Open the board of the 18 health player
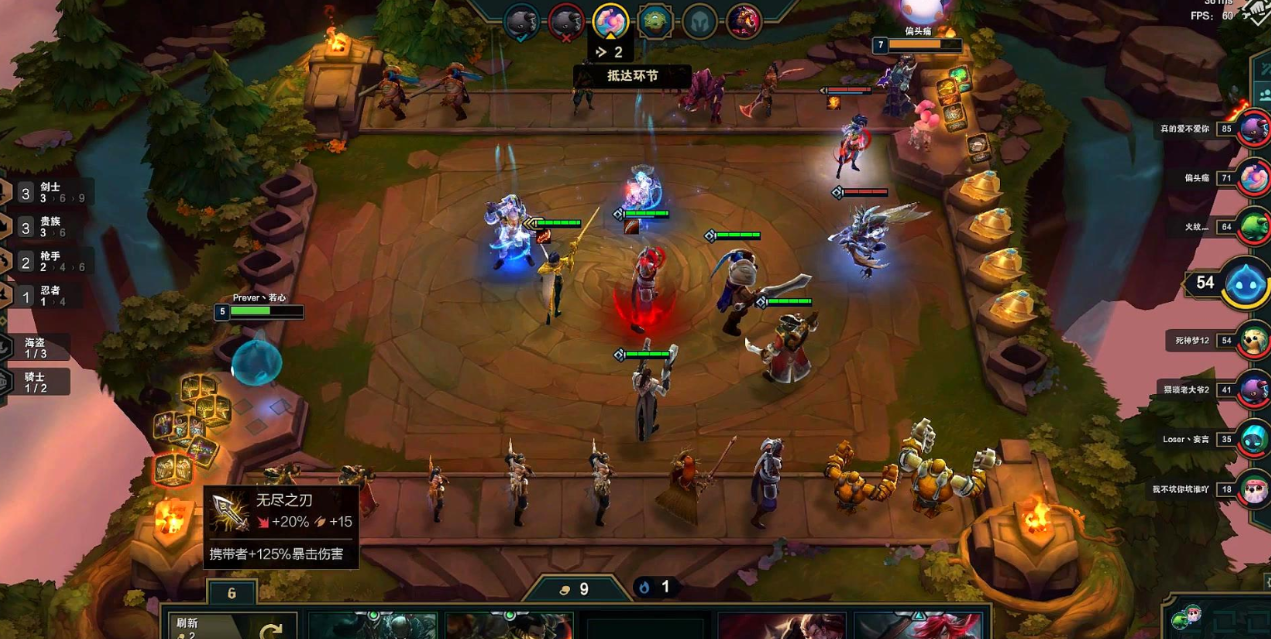Image resolution: width=1271 pixels, height=639 pixels. coord(1253,489)
